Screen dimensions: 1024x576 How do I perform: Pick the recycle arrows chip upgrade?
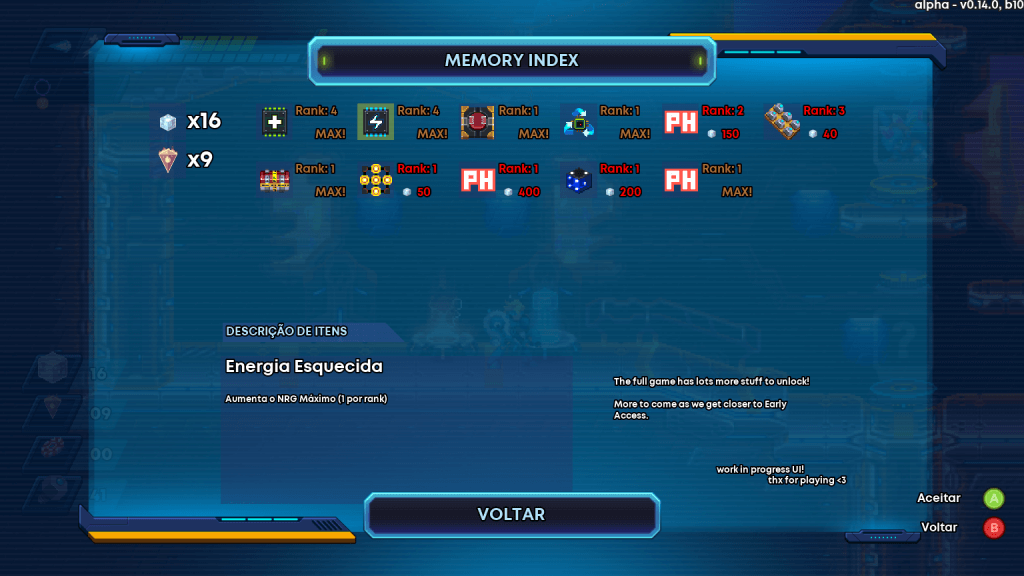coord(579,122)
